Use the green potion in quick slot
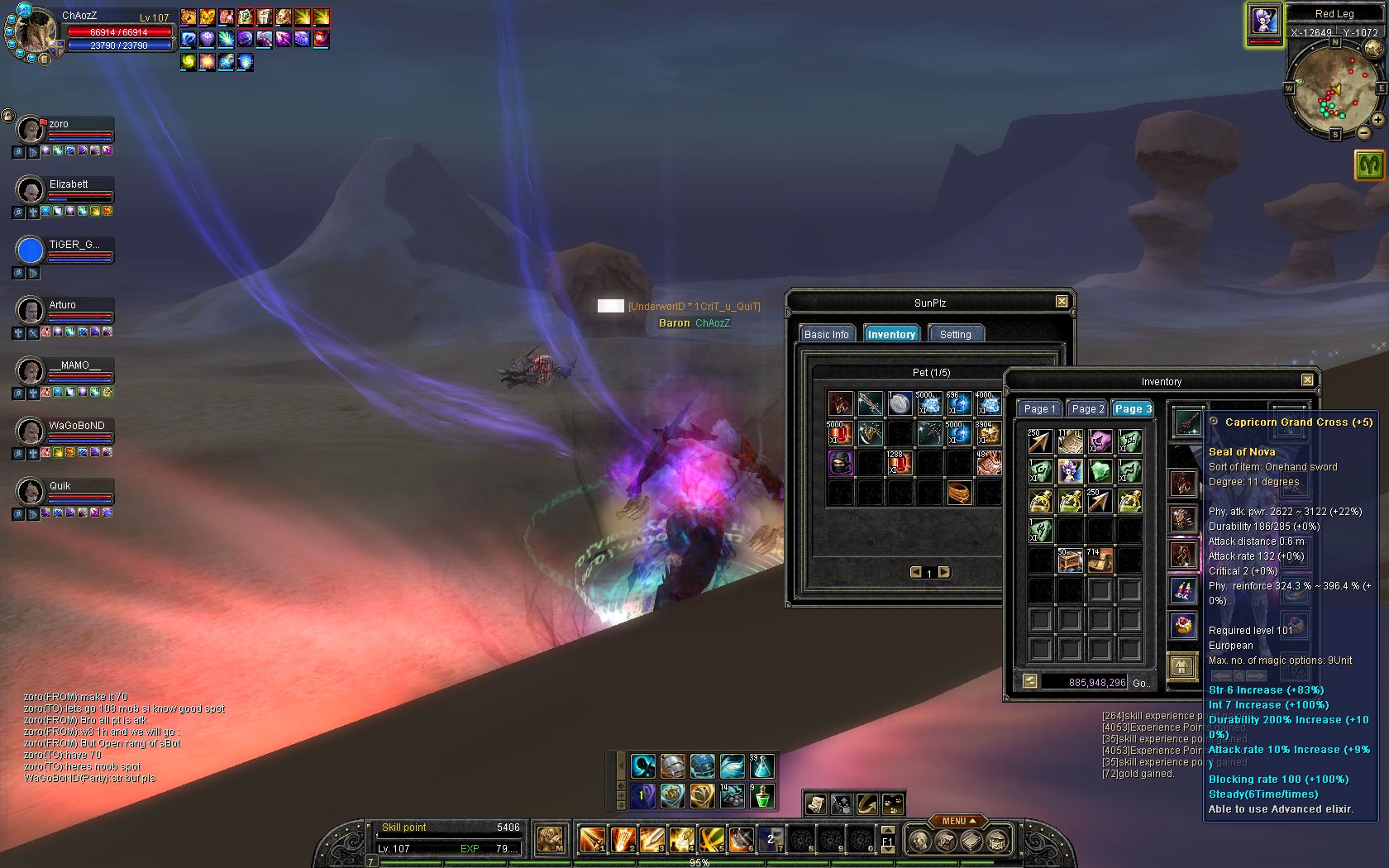The image size is (1389, 868). (761, 796)
